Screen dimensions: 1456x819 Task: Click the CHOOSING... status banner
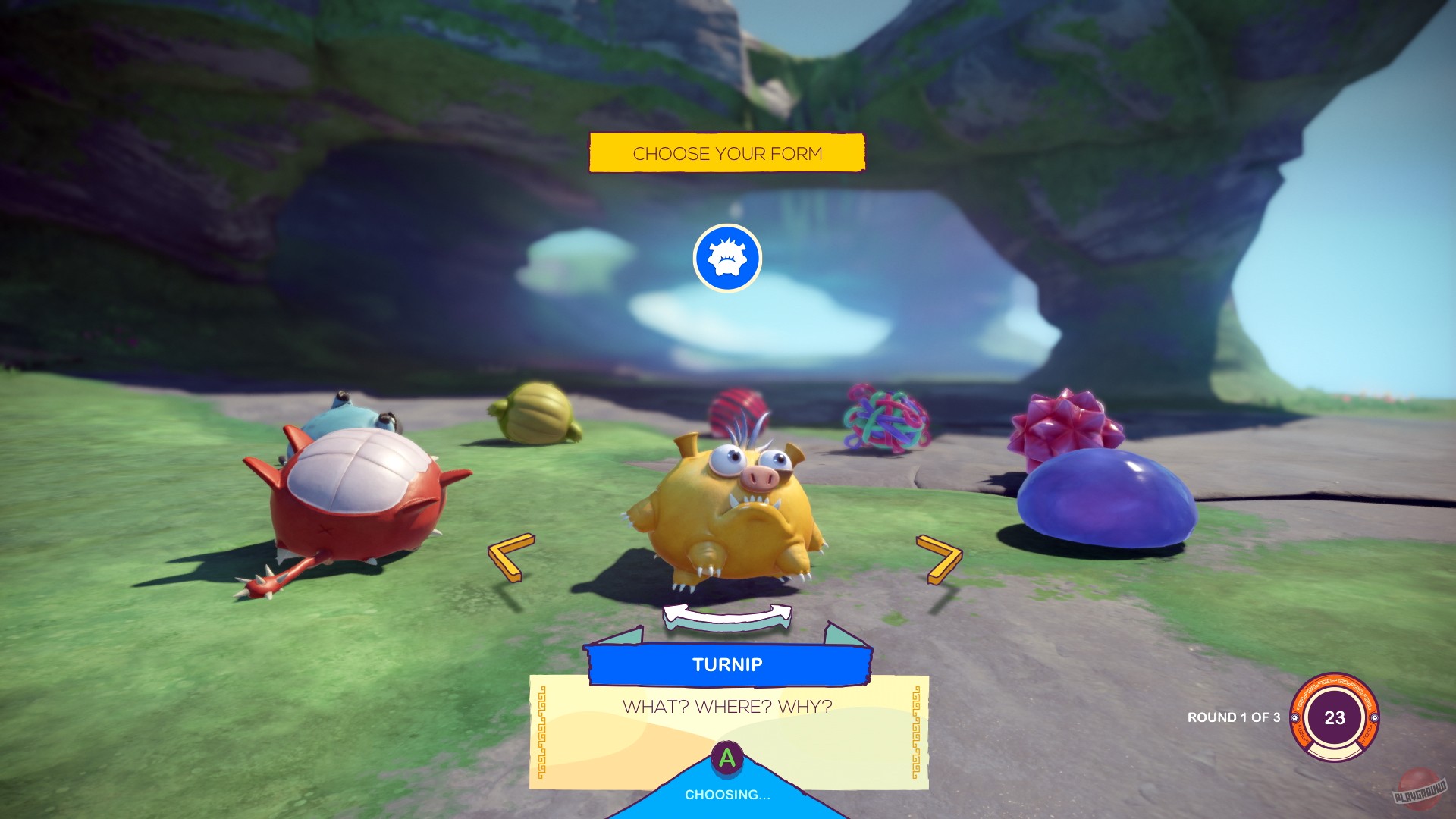point(728,795)
